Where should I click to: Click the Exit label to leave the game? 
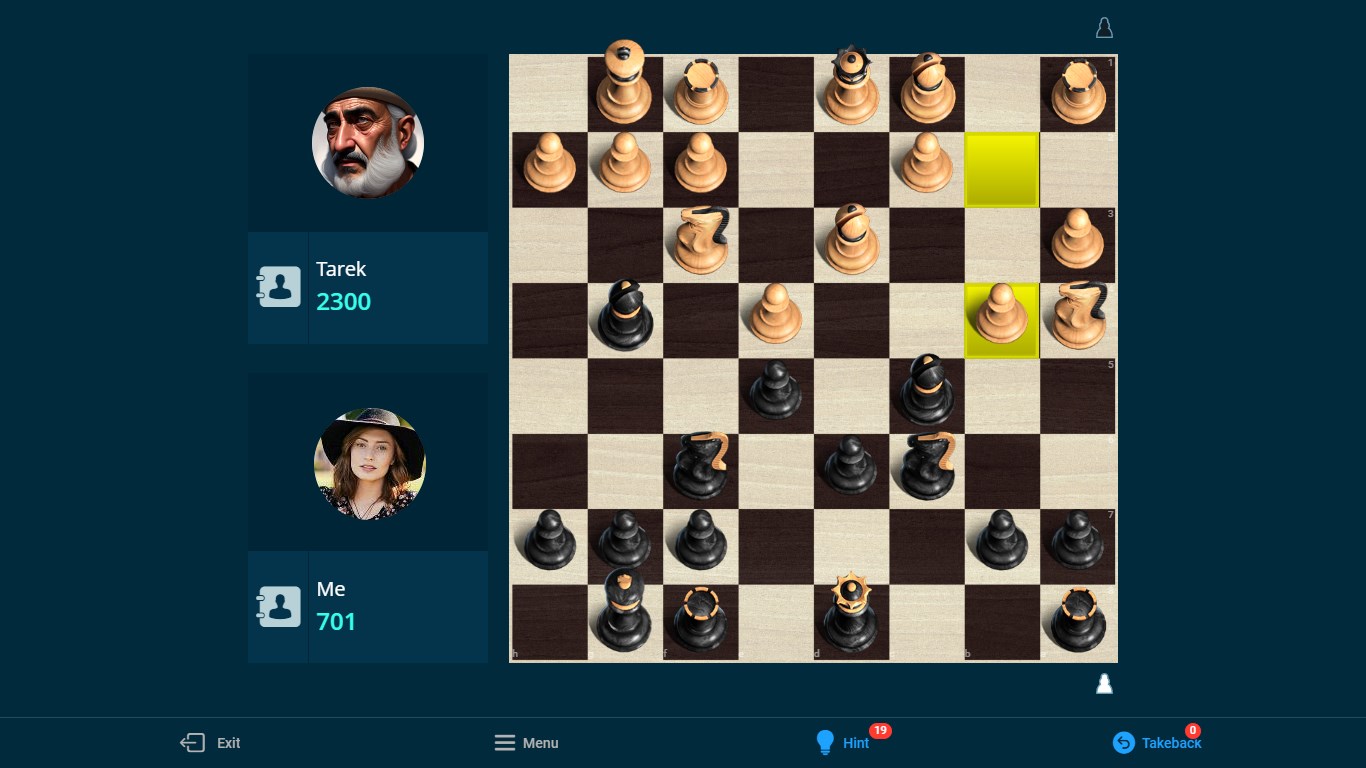click(x=228, y=743)
